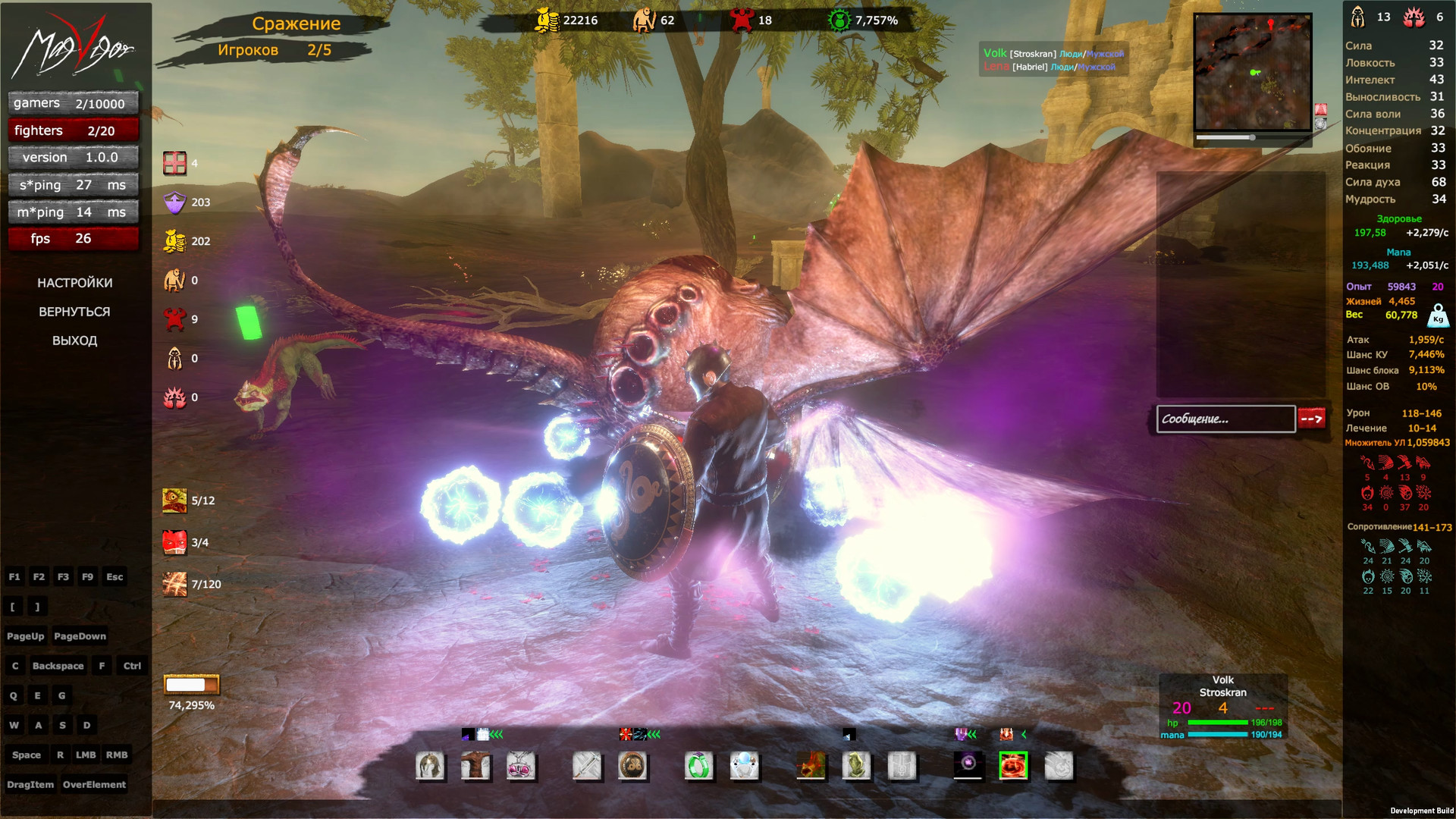Collapse the green chevrons next to buffs
Viewport: 1456px width, 819px height.
(x=497, y=734)
